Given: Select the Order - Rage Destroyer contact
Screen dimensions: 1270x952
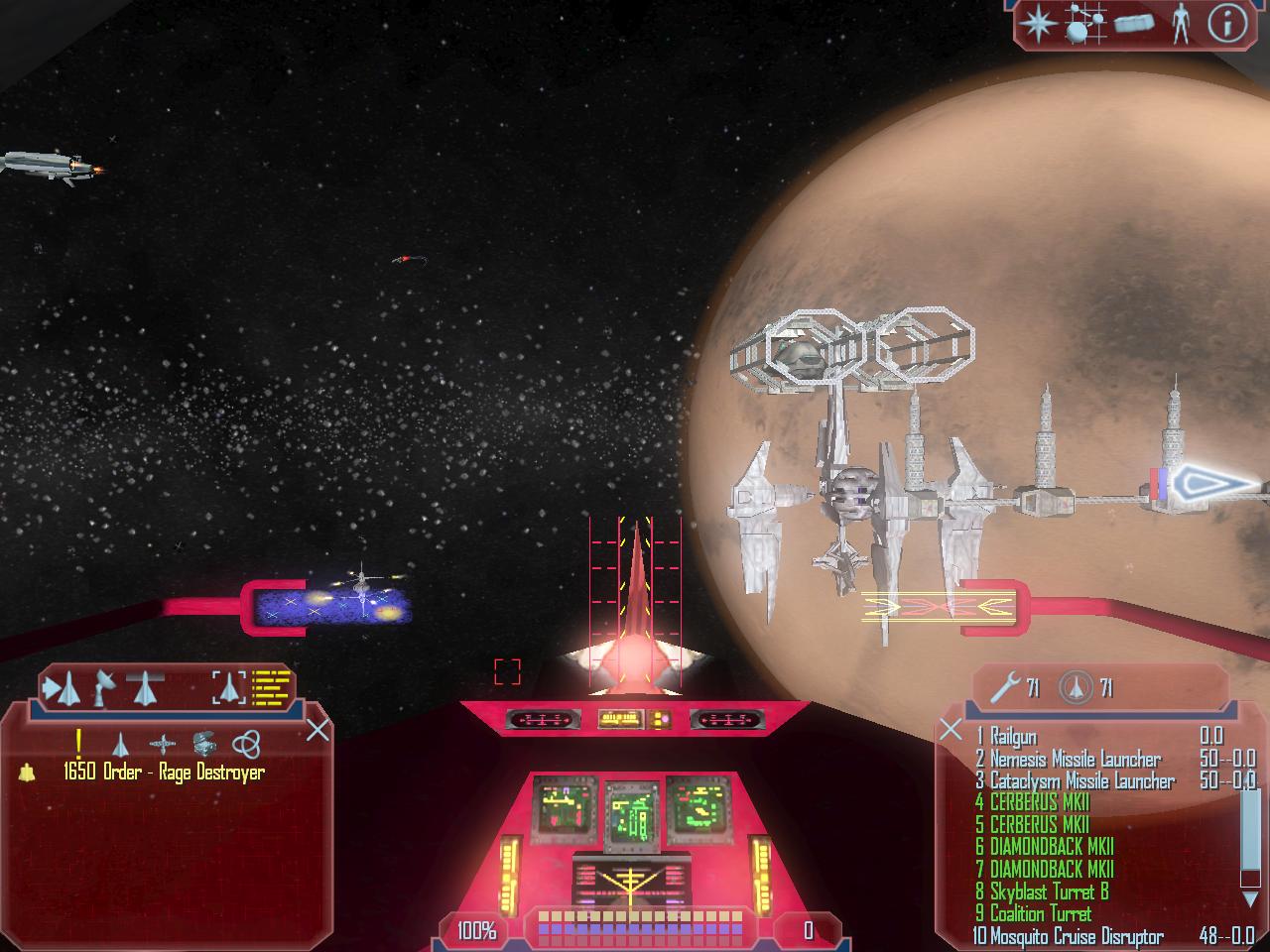Looking at the screenshot, I should click(x=164, y=772).
